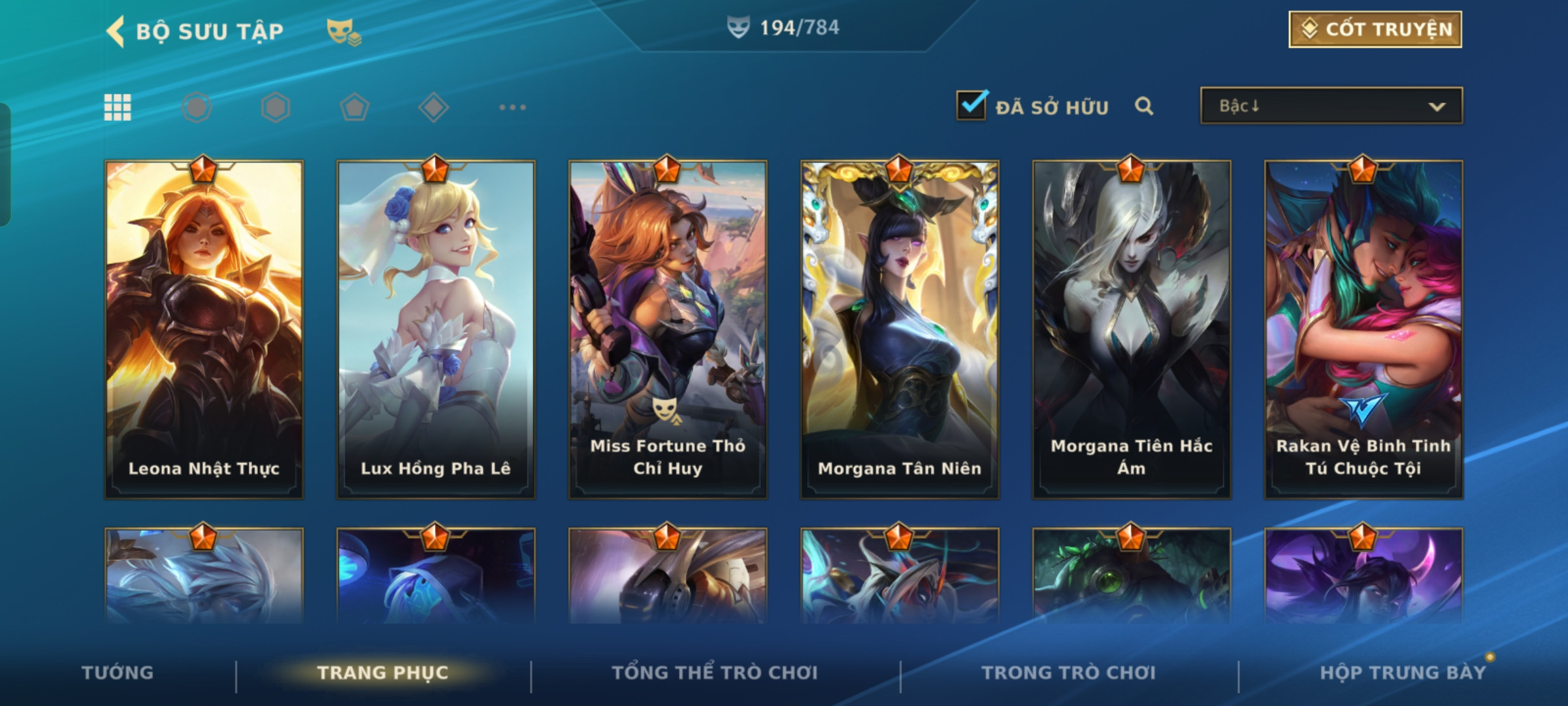Toggle the Đã Sở Hữu checkbox
The width and height of the screenshot is (1568, 706).
pyautogui.click(x=971, y=105)
